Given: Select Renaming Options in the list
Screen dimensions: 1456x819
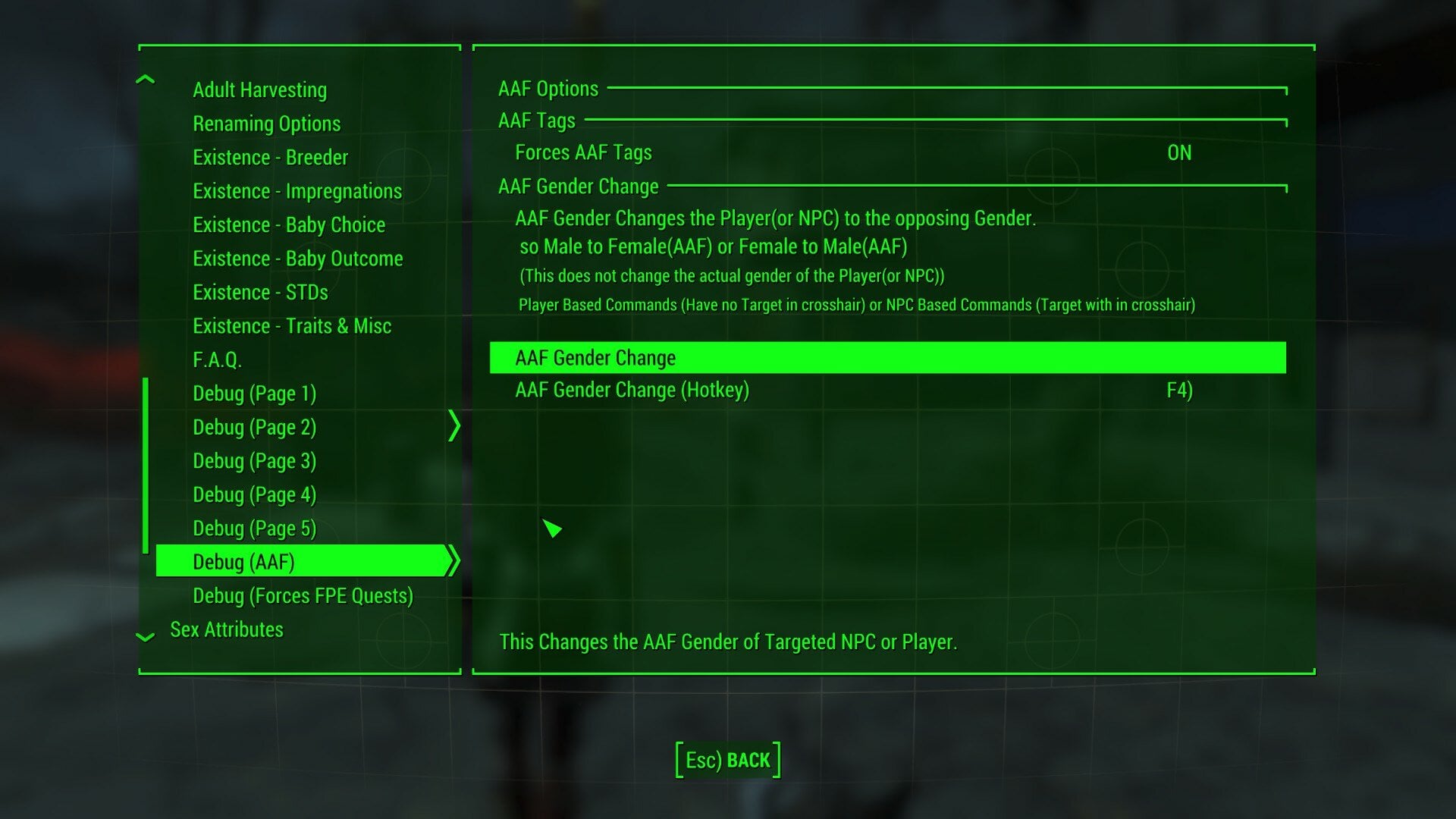Looking at the screenshot, I should [266, 124].
